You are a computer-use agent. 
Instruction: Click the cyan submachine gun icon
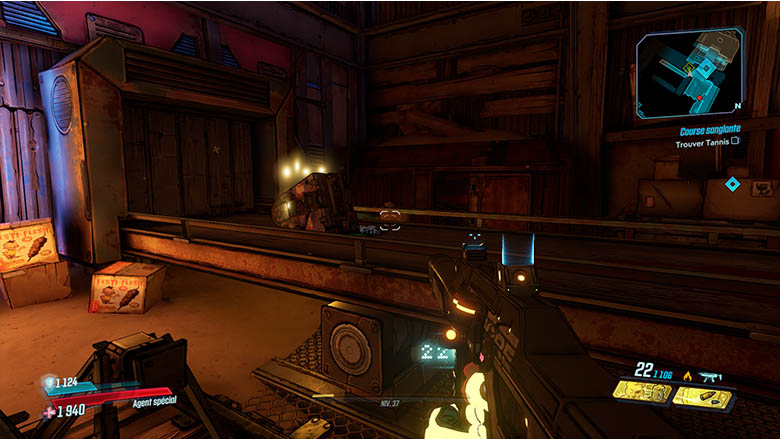click(712, 376)
